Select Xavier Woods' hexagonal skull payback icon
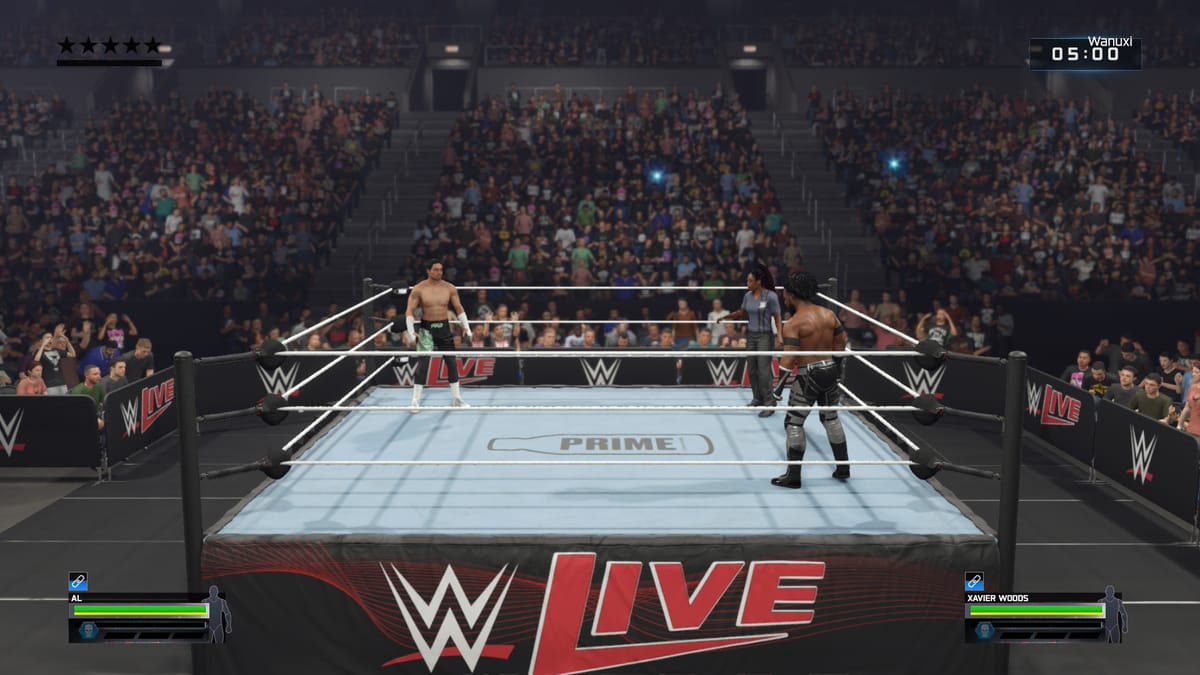Screen dimensions: 1200x675 click(x=984, y=631)
